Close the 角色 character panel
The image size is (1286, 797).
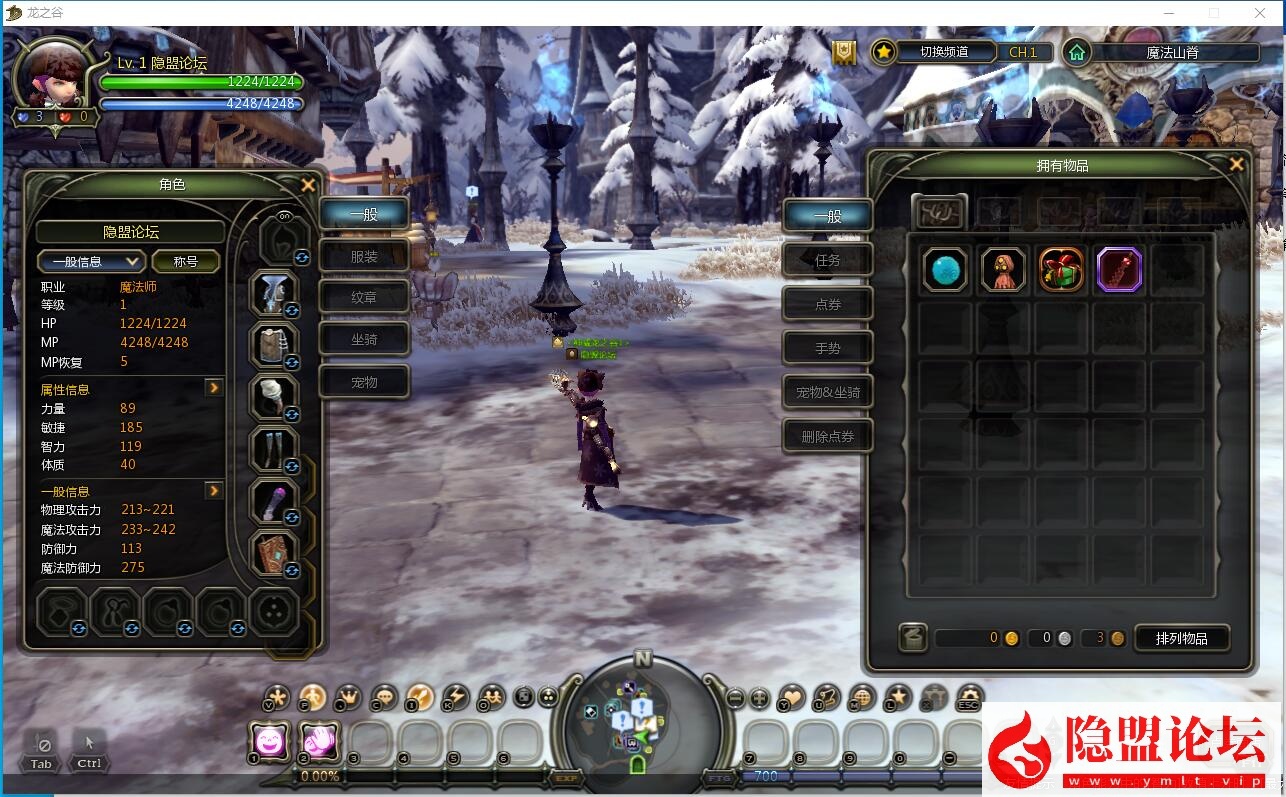[x=308, y=185]
